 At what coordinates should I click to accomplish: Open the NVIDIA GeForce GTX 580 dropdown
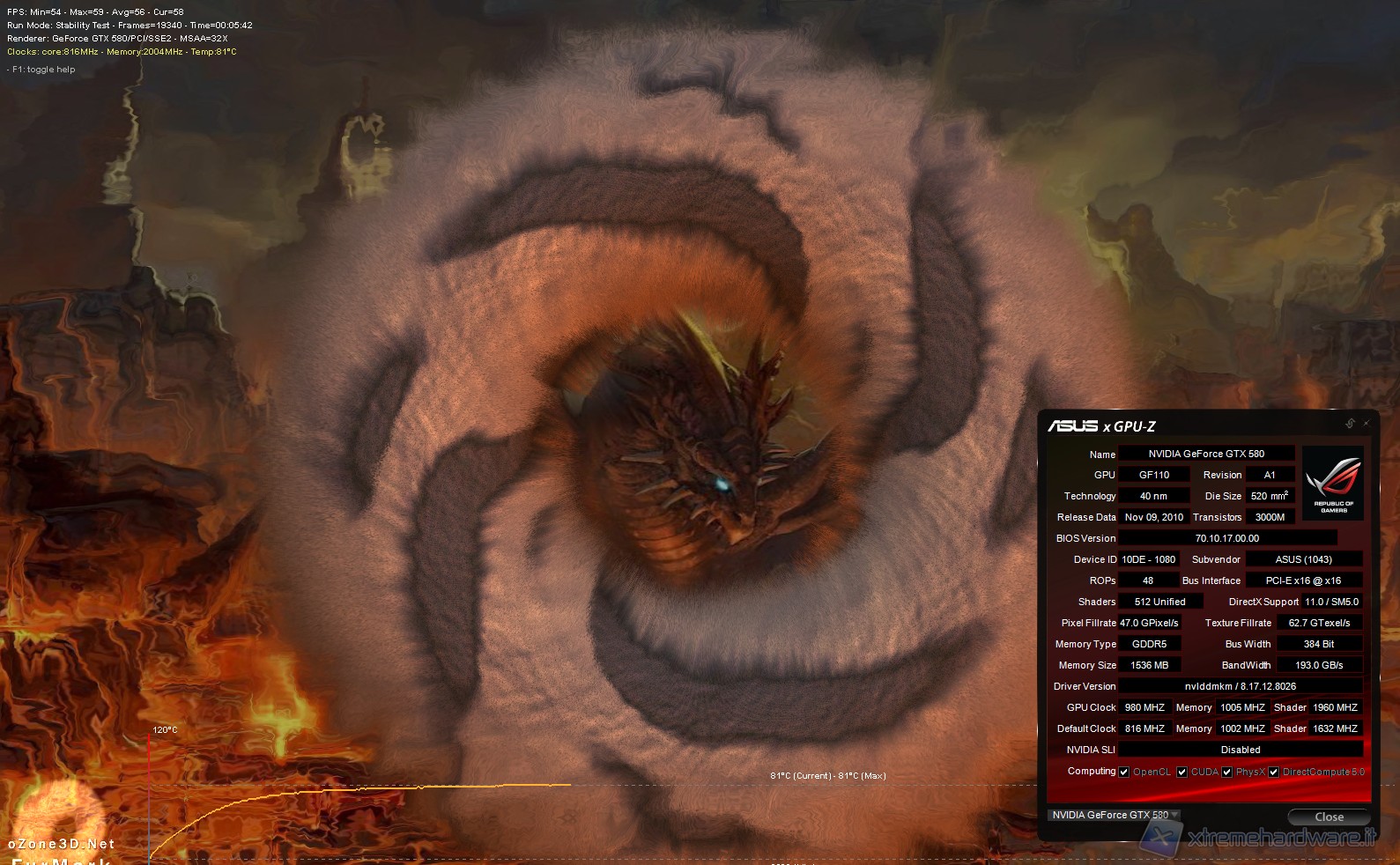1114,815
